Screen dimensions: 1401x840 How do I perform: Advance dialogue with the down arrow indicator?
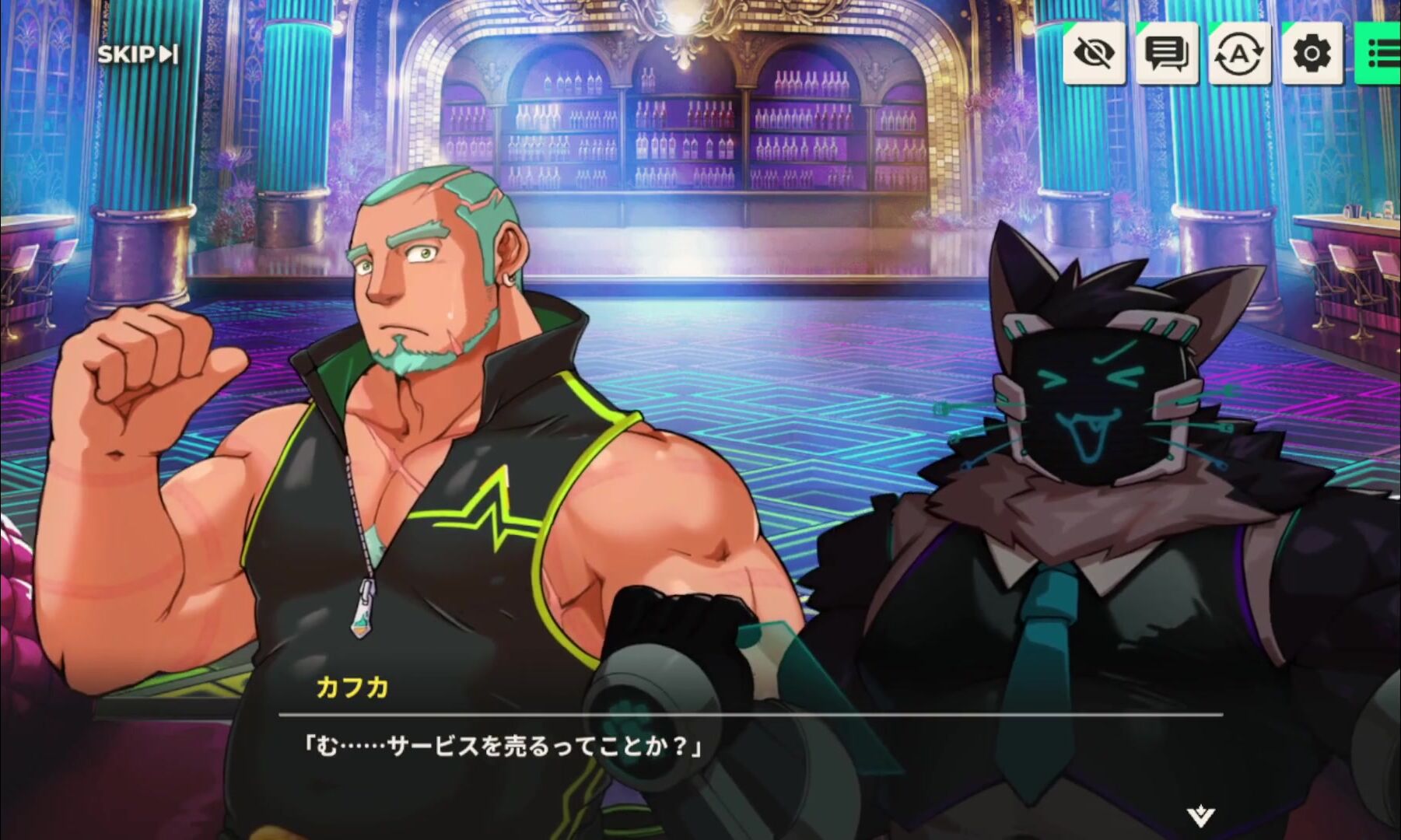pyautogui.click(x=1200, y=816)
